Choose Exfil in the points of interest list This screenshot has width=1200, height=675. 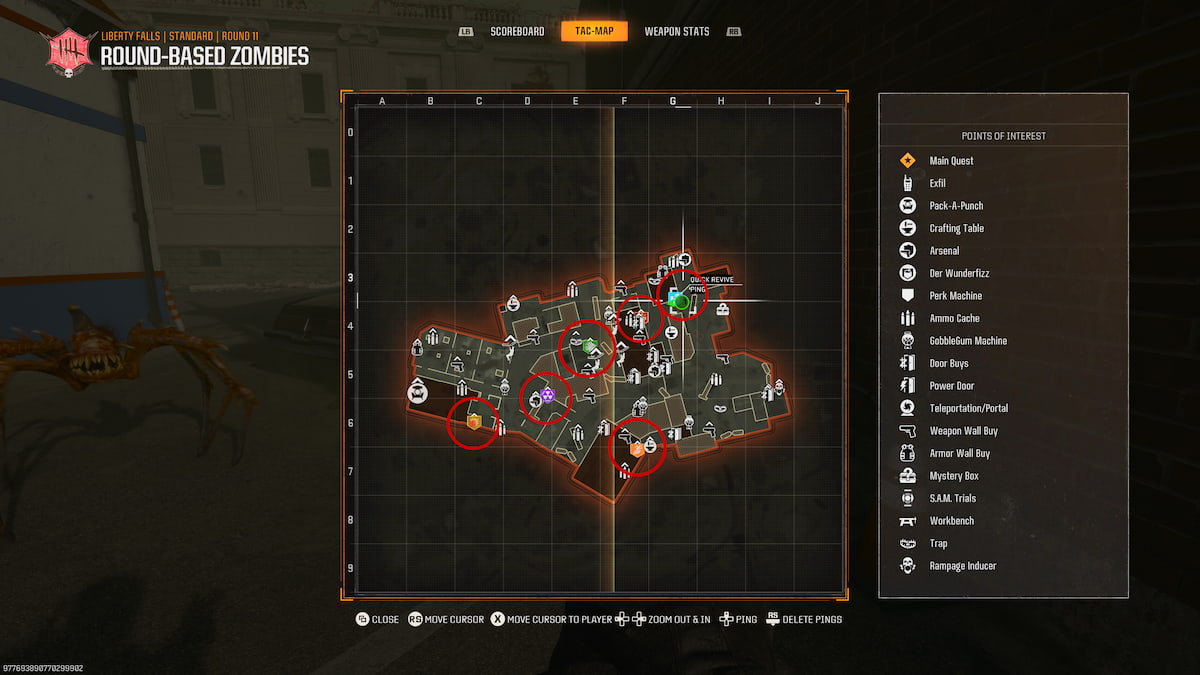pos(937,183)
